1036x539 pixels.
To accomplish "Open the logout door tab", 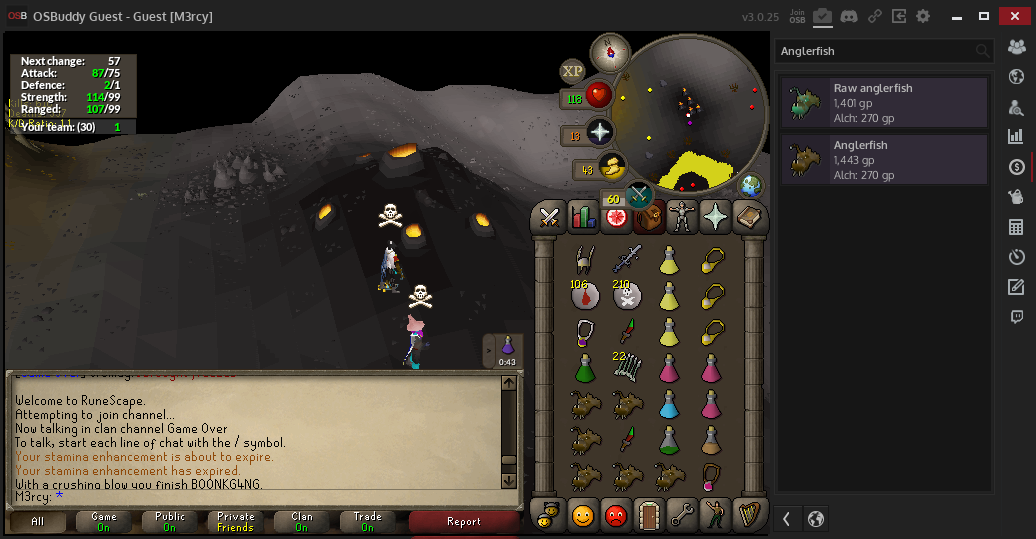I will tap(649, 515).
